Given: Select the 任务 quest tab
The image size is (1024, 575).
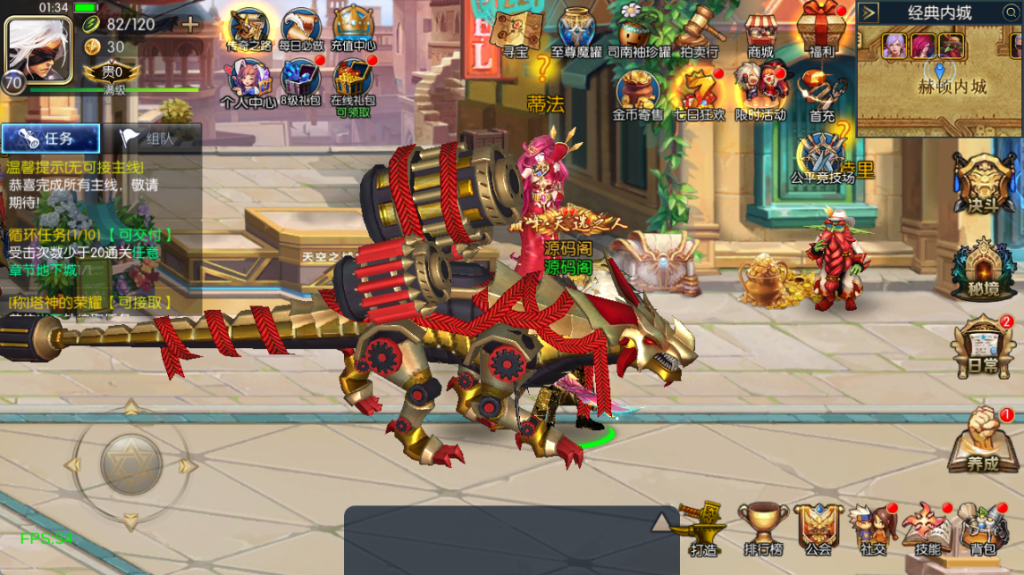Looking at the screenshot, I should (51, 139).
